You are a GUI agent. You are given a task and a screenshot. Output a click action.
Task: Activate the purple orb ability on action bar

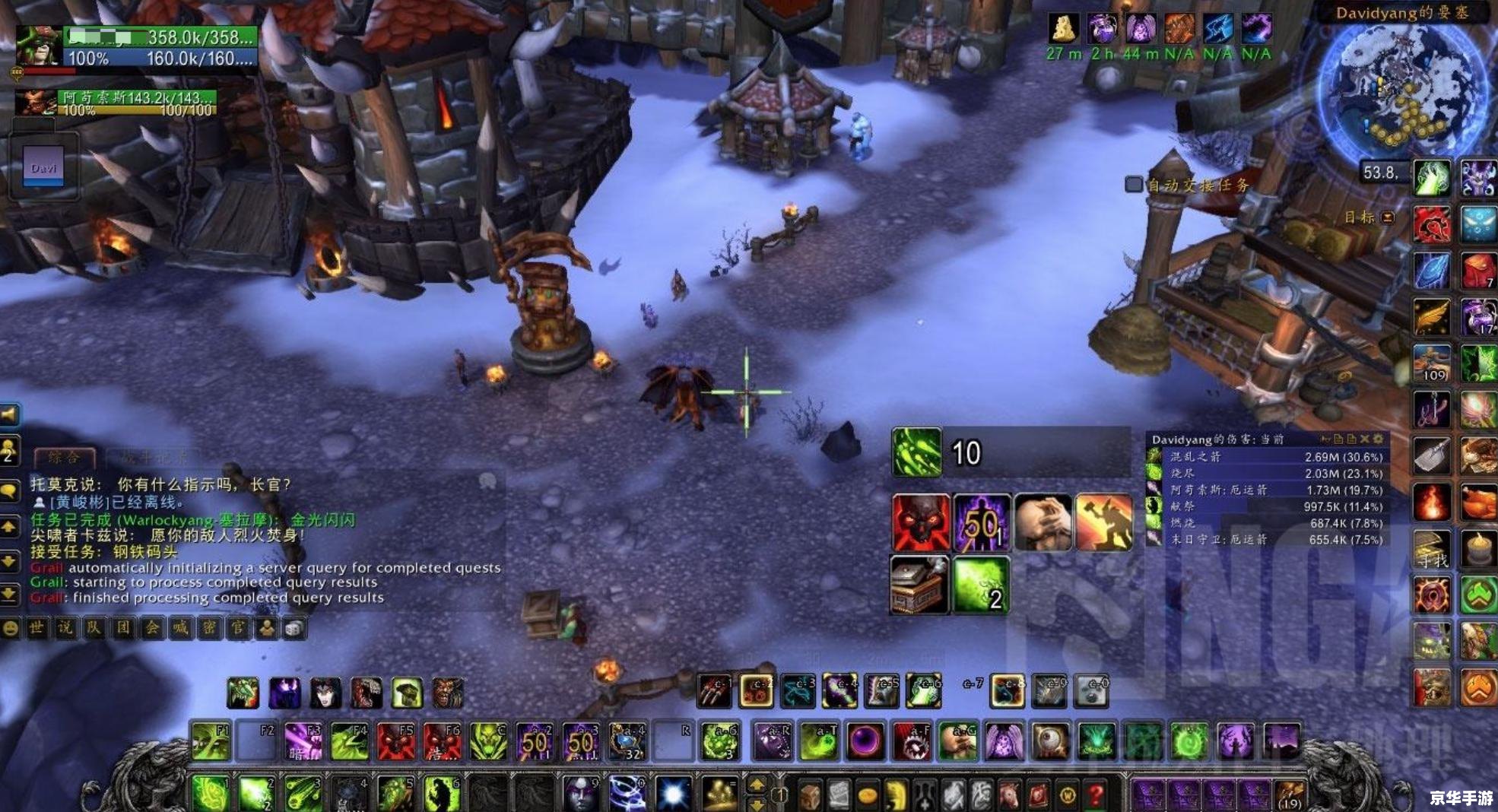[865, 740]
